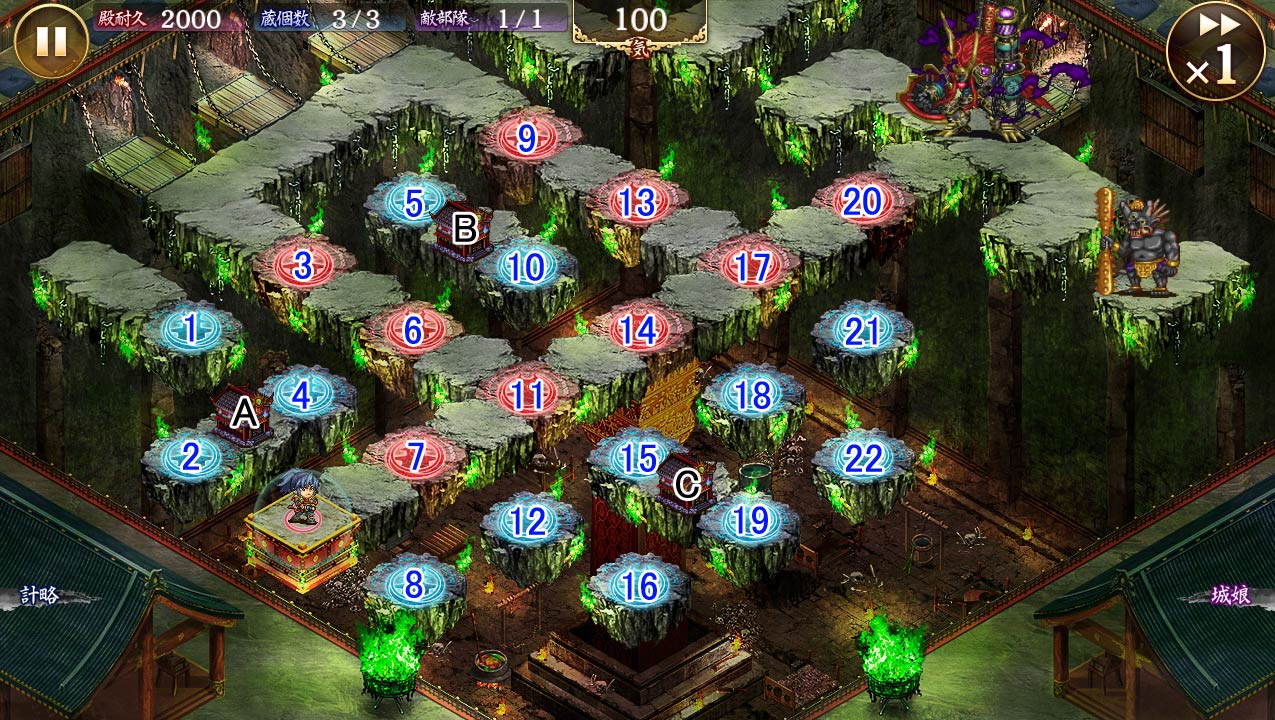The width and height of the screenshot is (1275, 720).
Task: Toggle the ×1 game speed button
Action: [1214, 52]
